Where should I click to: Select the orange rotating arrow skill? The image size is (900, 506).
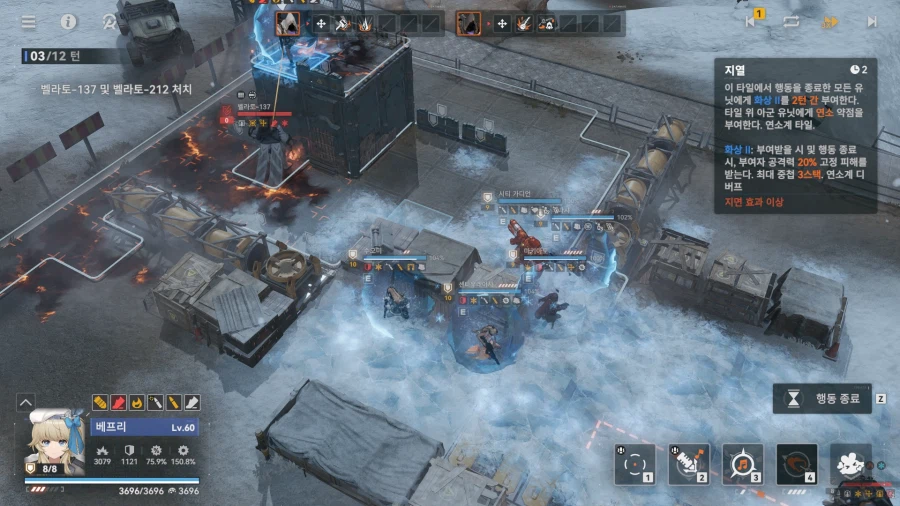coord(796,464)
